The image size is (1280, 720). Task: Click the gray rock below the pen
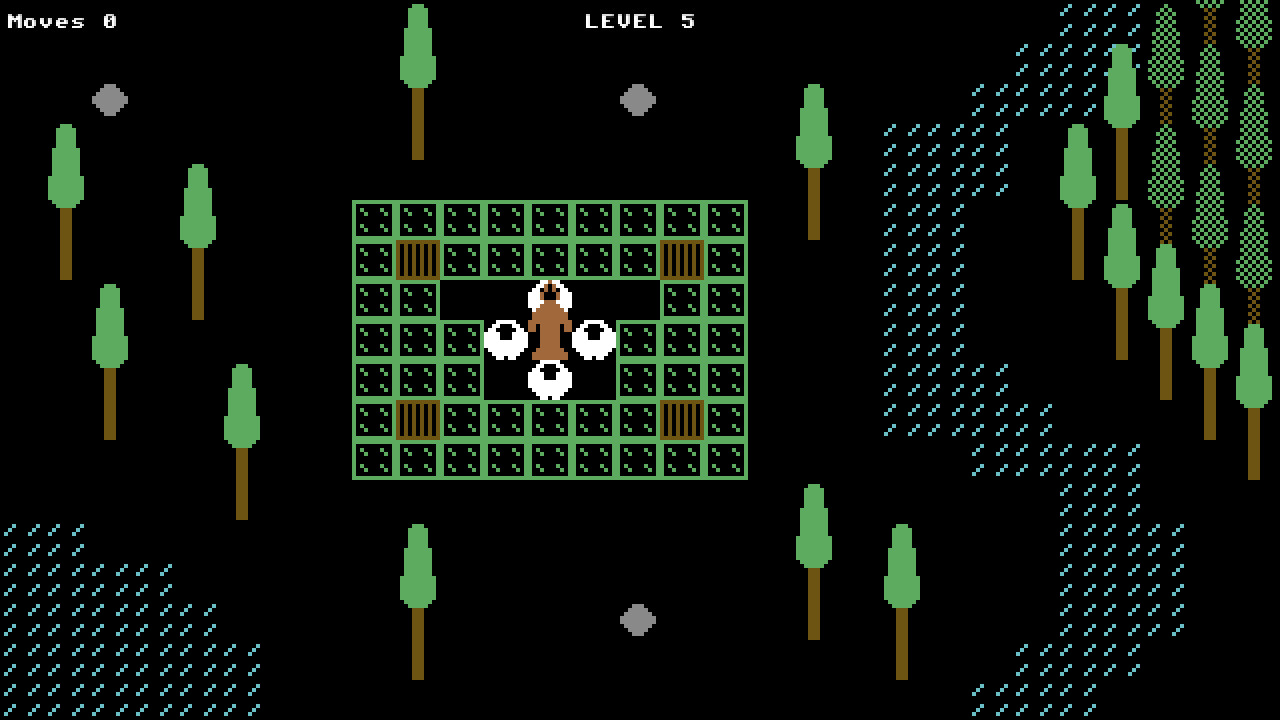point(636,620)
